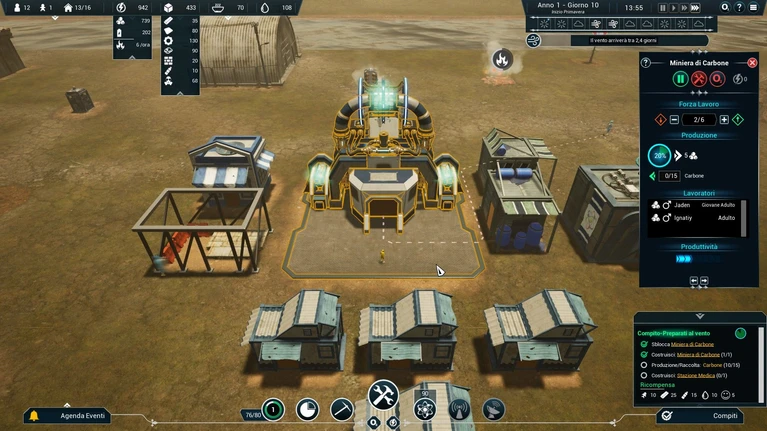Increase the workforce with the plus button

[724, 120]
